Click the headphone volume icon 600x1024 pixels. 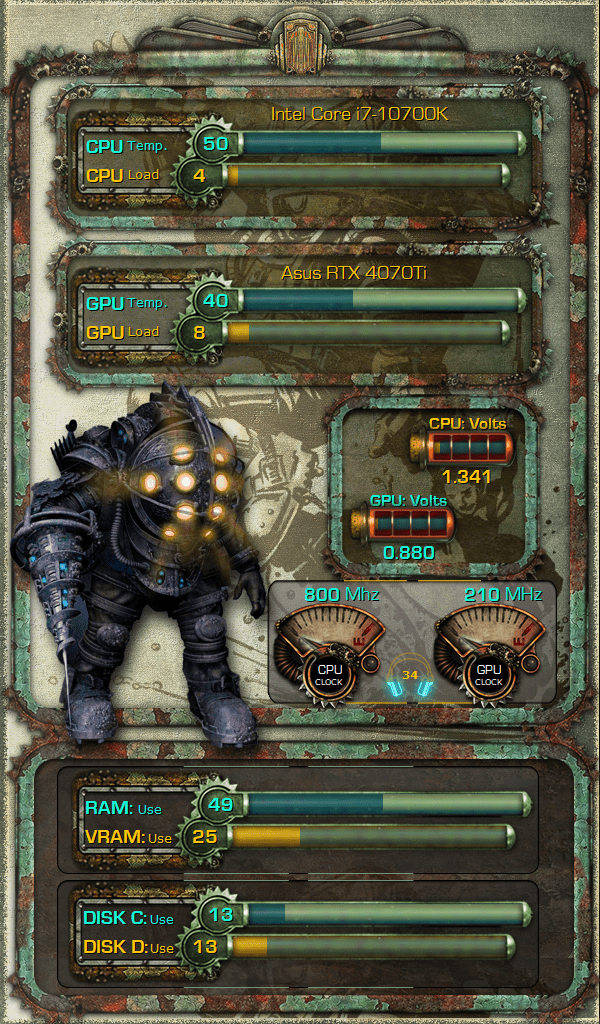pyautogui.click(x=410, y=679)
